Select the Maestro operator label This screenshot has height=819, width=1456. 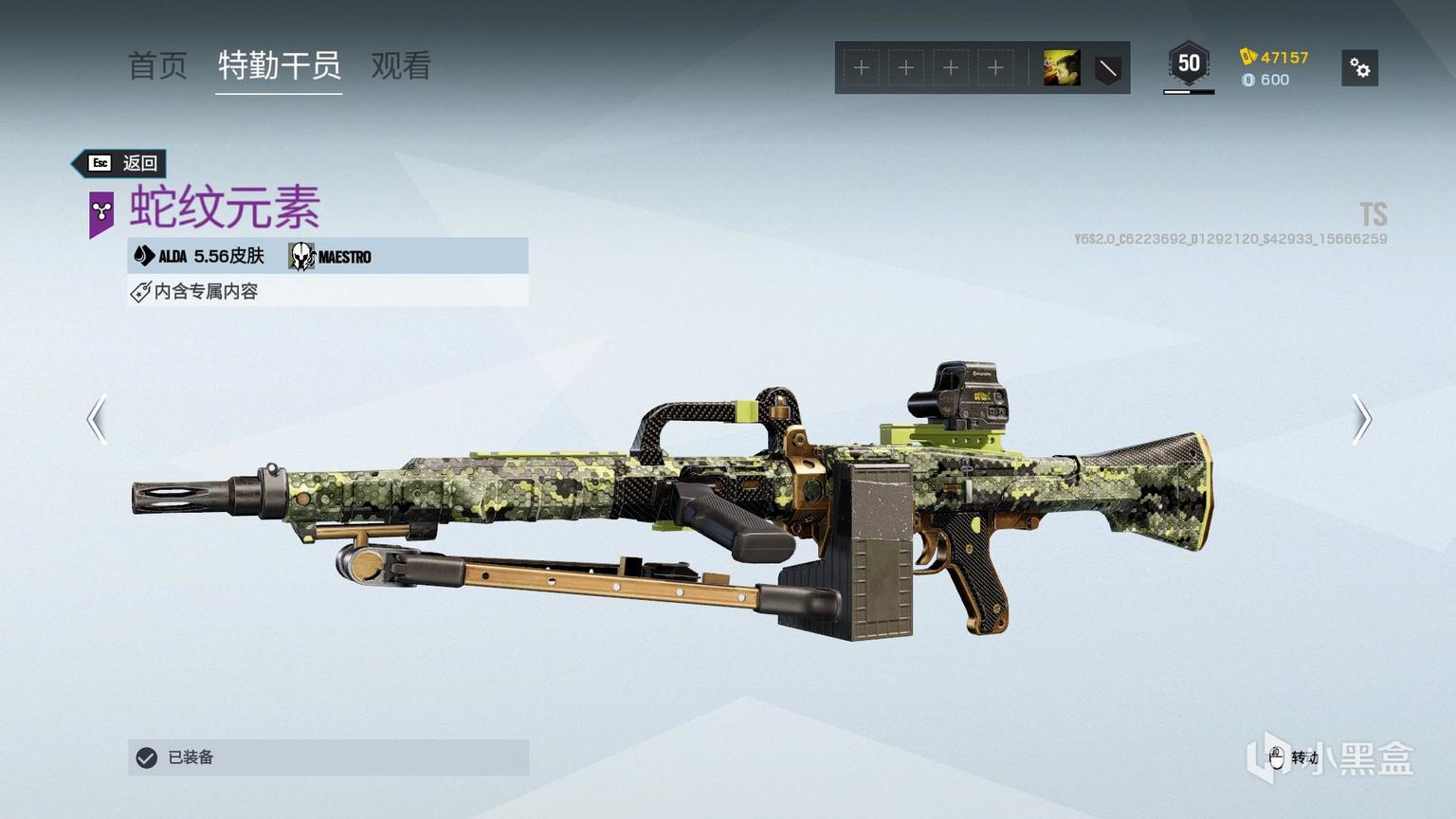pyautogui.click(x=330, y=256)
